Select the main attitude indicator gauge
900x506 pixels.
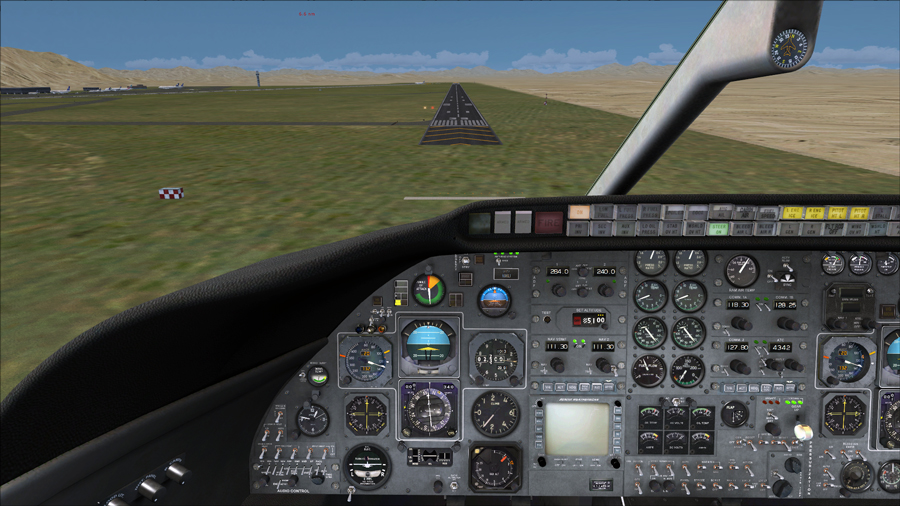tap(429, 343)
